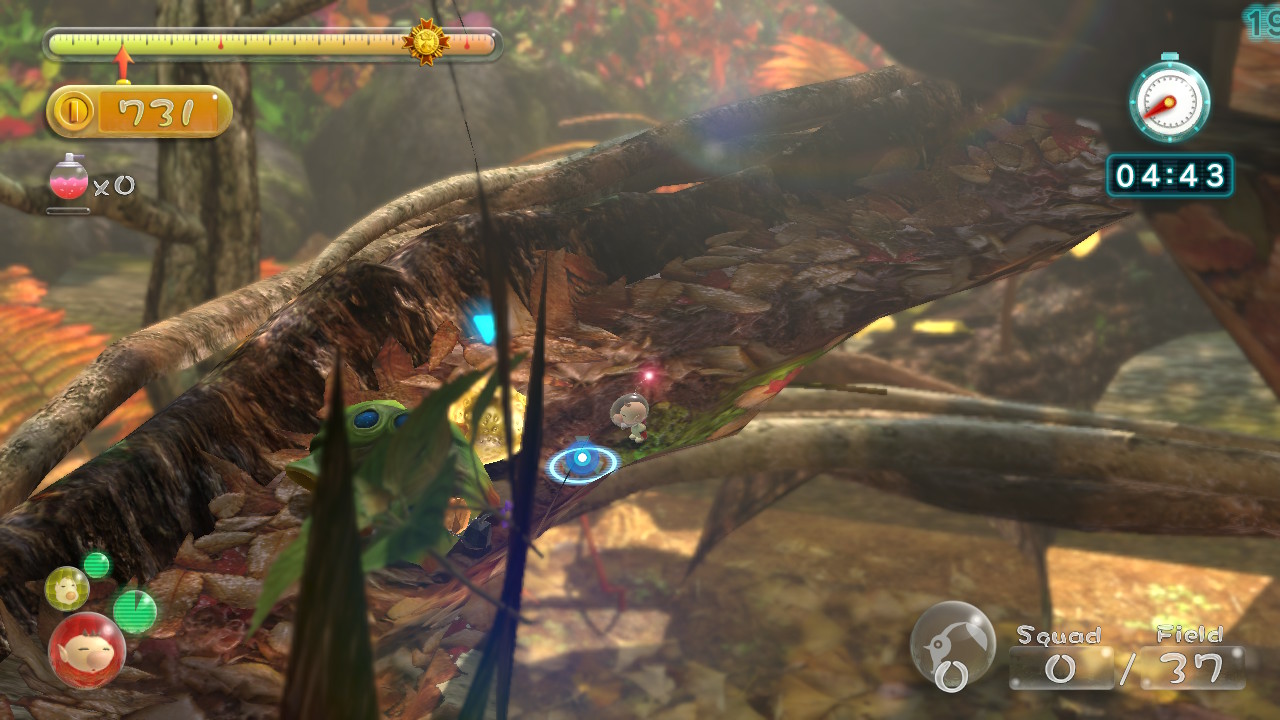Select Olimar's red leader portrait
The image size is (1280, 720).
coord(87,650)
